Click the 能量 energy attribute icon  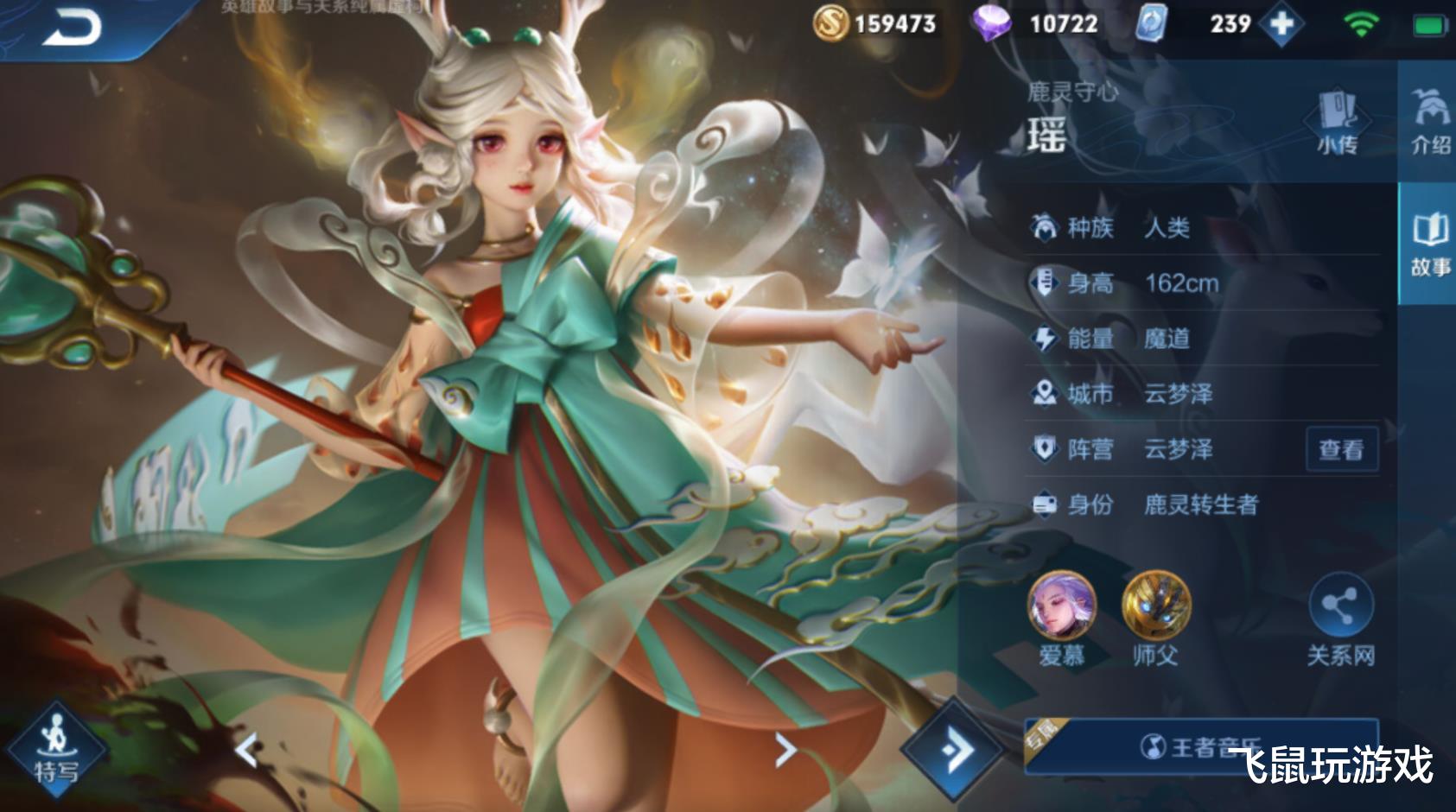(x=1045, y=339)
